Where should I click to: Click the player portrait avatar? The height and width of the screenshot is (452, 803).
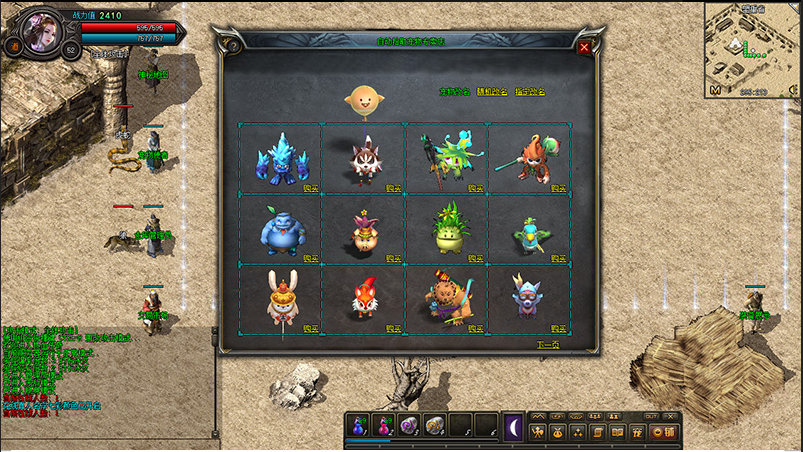pos(44,29)
